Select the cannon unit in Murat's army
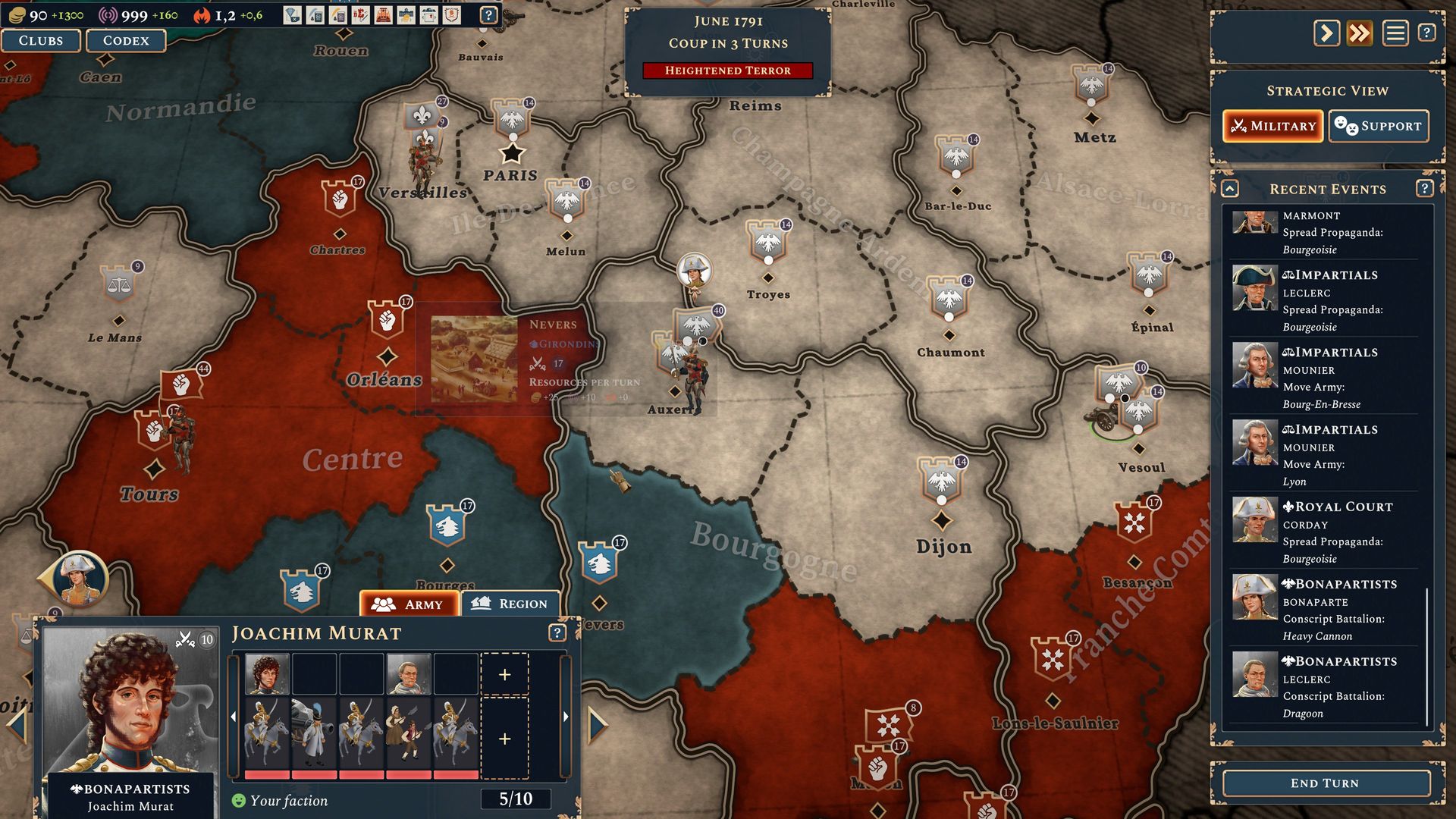This screenshot has width=1456, height=819. click(314, 733)
